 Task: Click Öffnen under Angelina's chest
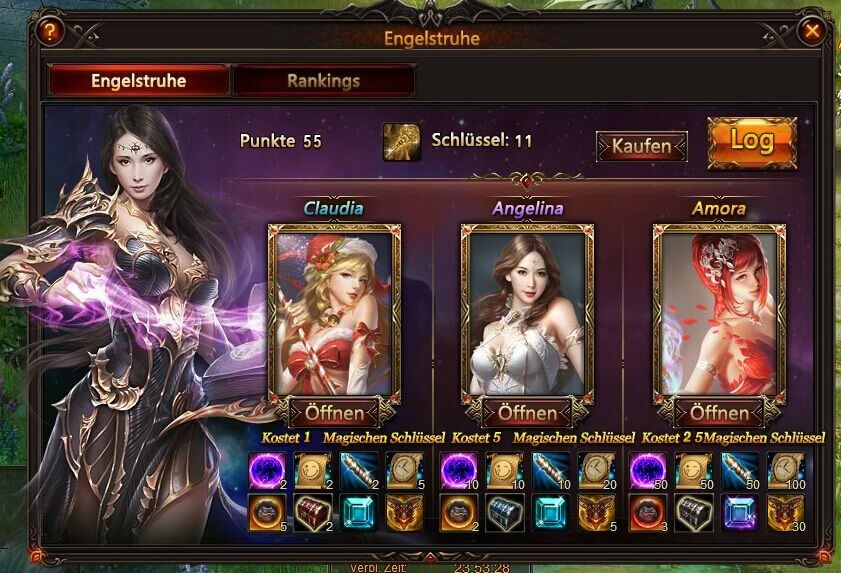527,412
